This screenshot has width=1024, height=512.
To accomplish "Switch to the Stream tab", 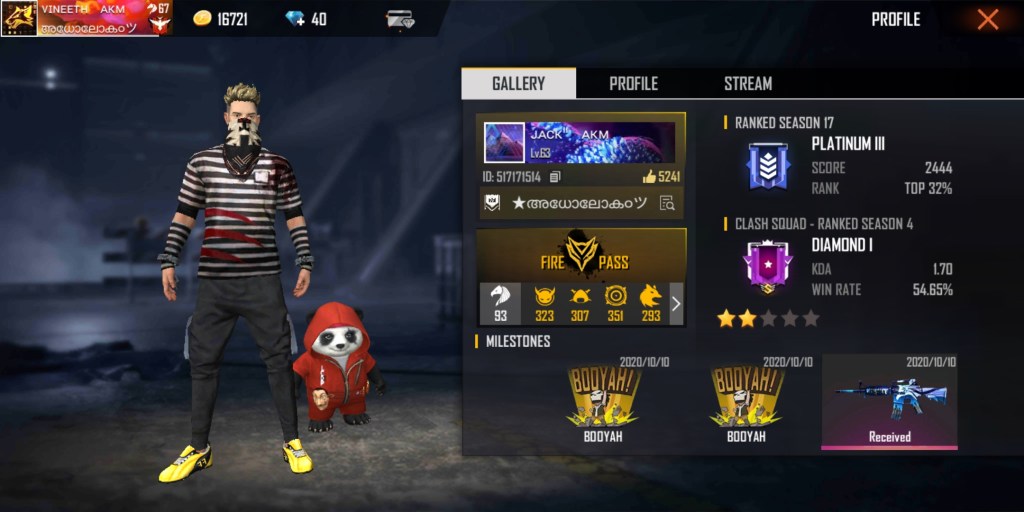I will [748, 84].
